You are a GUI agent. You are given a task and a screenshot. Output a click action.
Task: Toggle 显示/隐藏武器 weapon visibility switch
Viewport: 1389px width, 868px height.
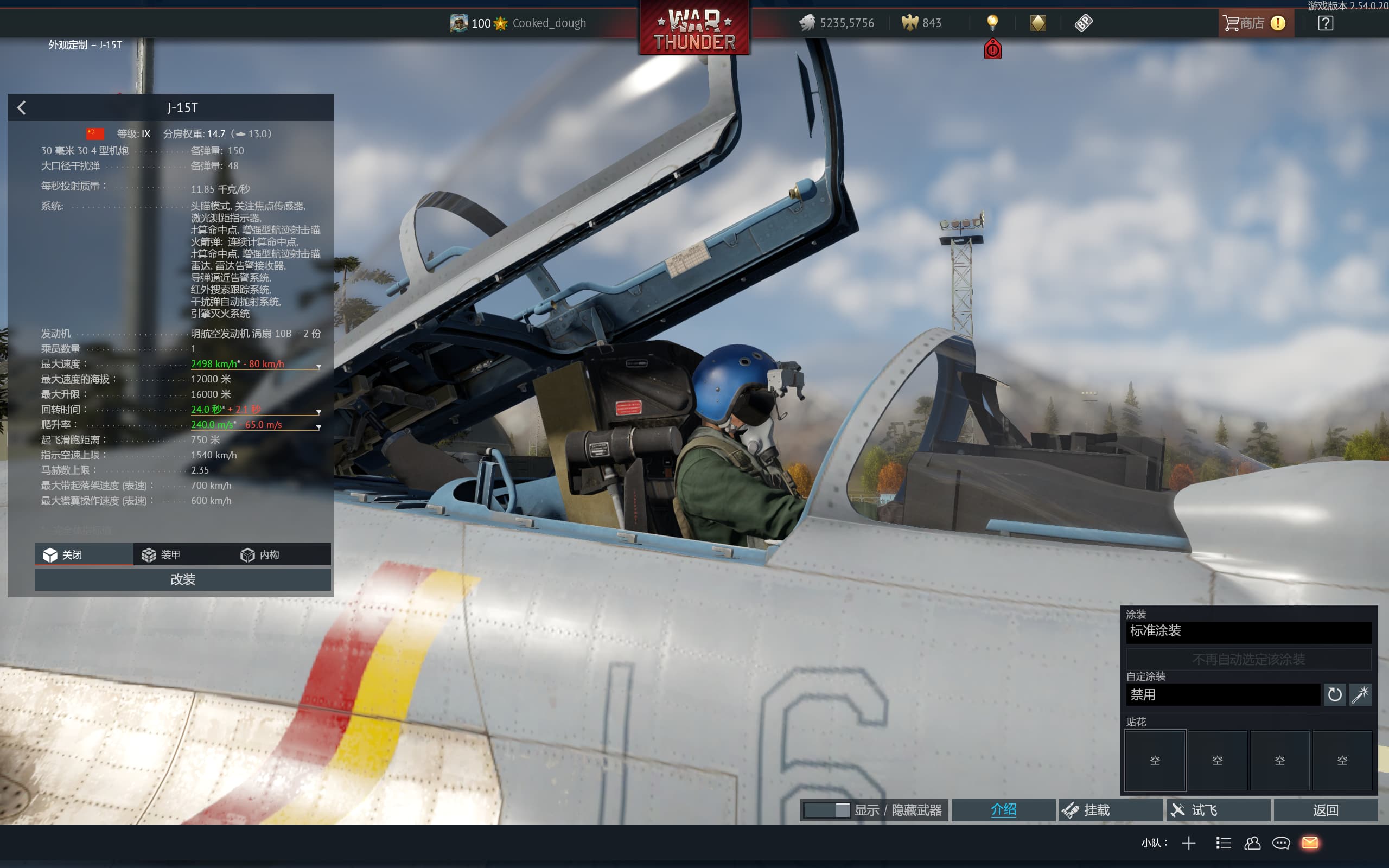826,810
